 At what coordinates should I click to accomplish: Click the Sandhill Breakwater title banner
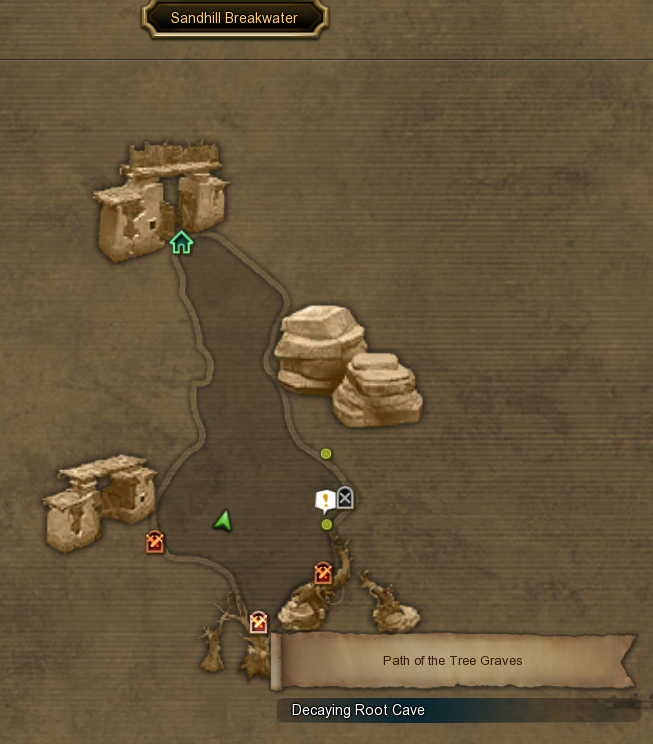tap(234, 18)
